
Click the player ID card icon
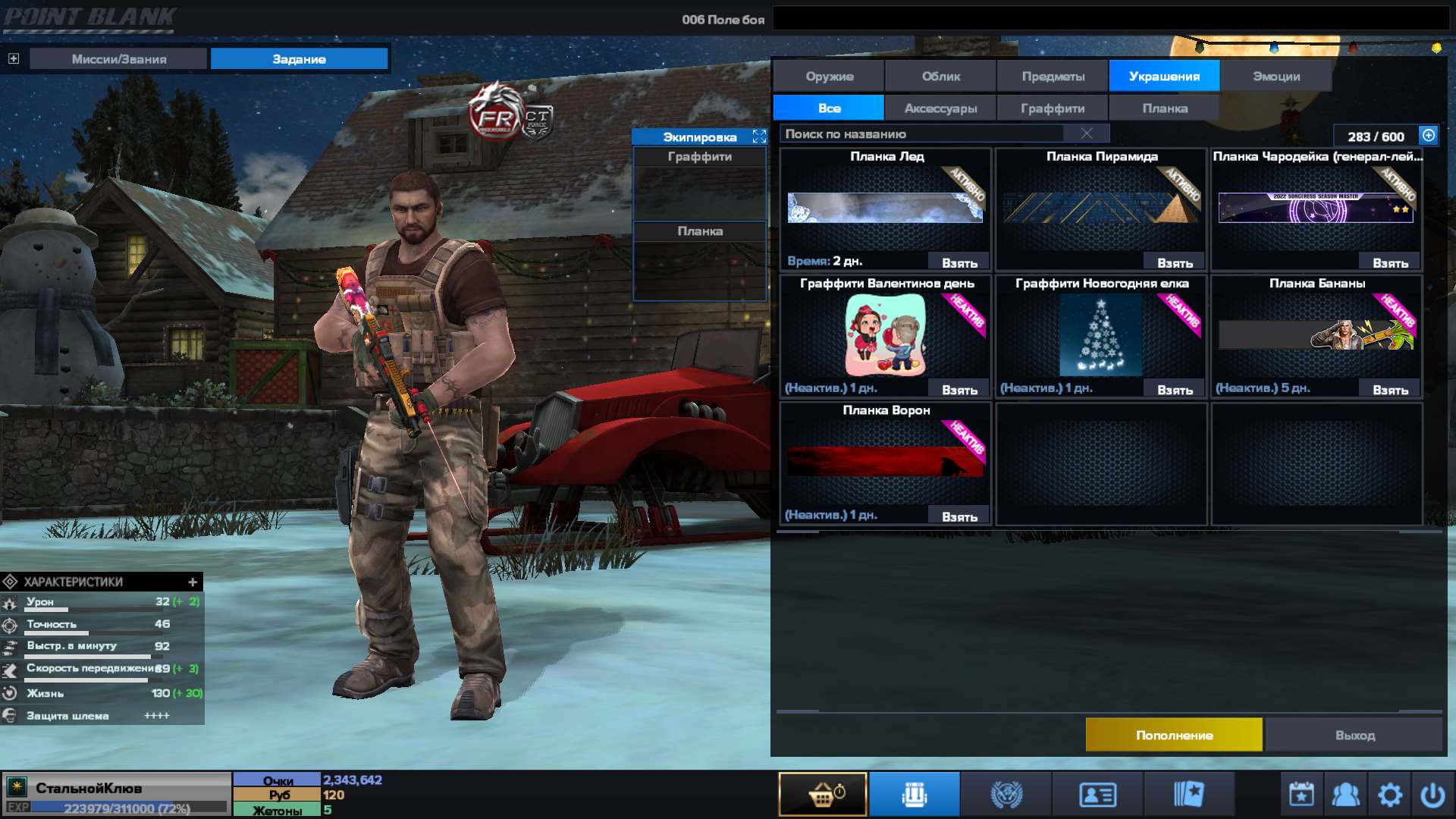tap(1097, 793)
